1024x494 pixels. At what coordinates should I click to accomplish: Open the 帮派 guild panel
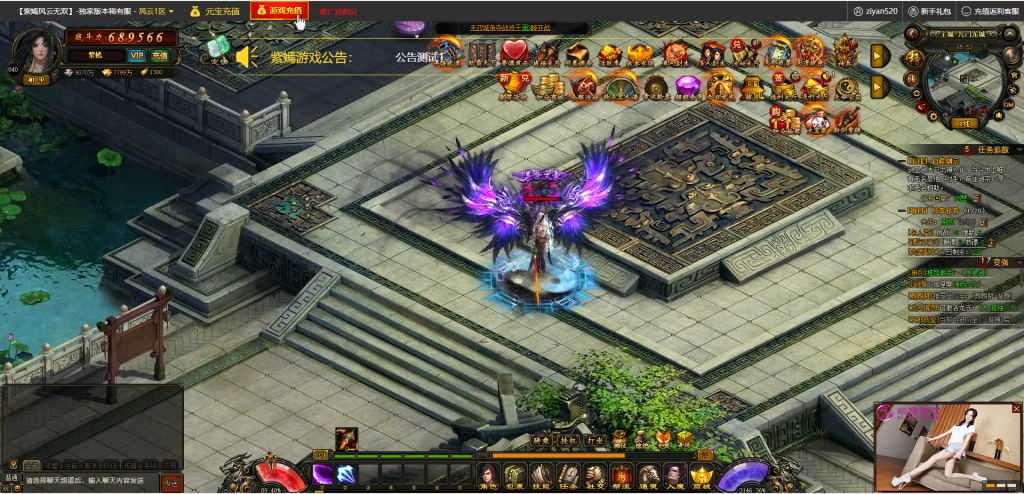(621, 475)
